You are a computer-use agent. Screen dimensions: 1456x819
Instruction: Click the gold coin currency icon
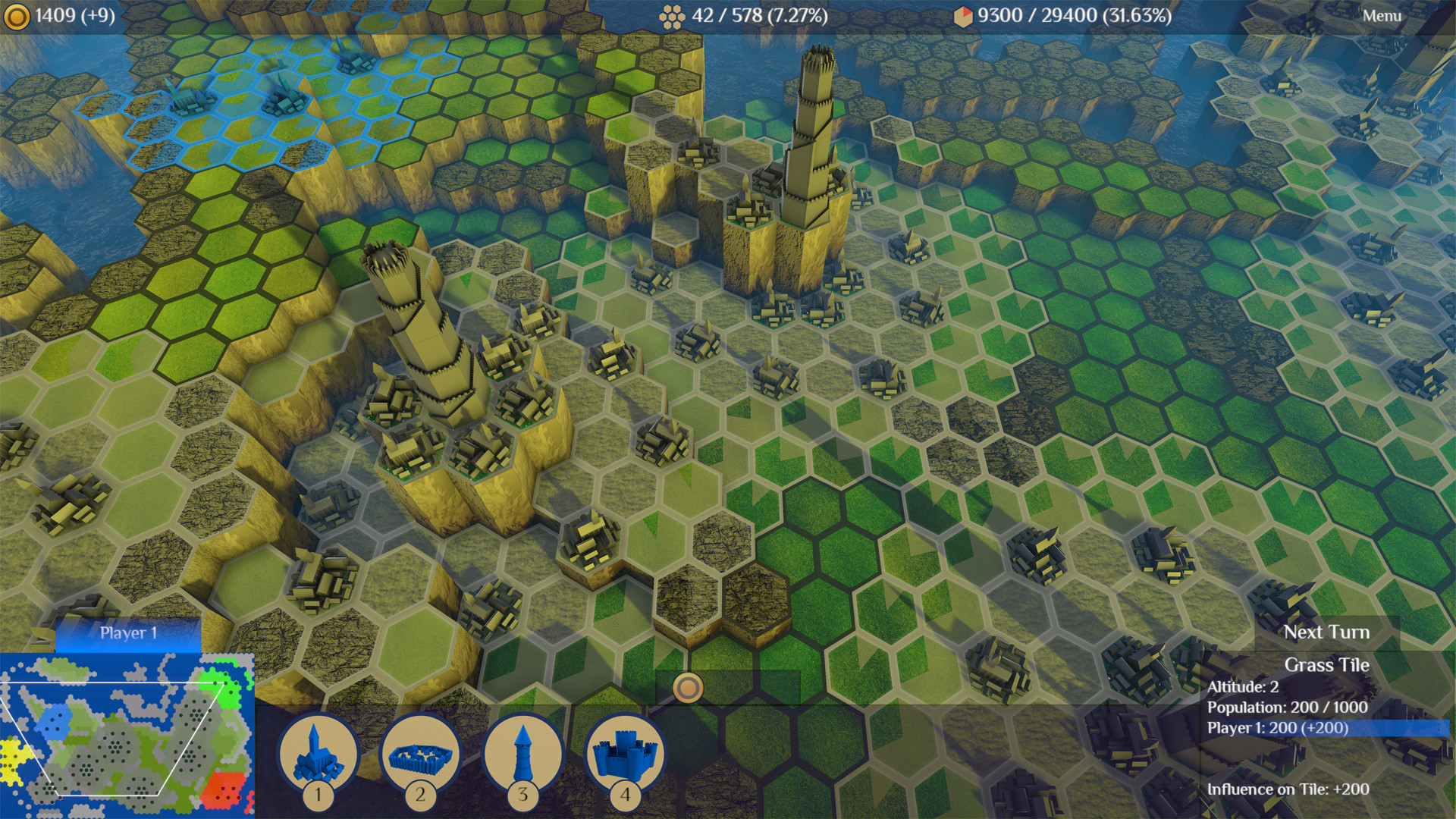click(x=17, y=14)
